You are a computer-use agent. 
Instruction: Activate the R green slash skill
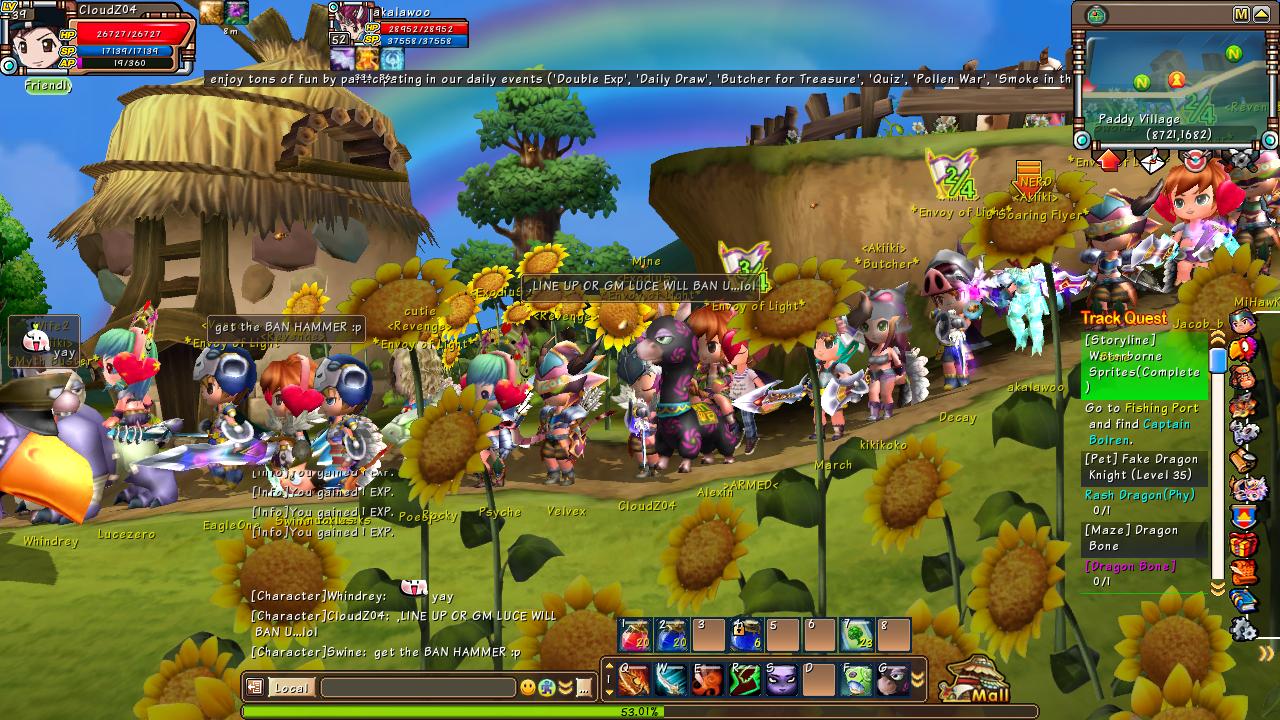[744, 680]
